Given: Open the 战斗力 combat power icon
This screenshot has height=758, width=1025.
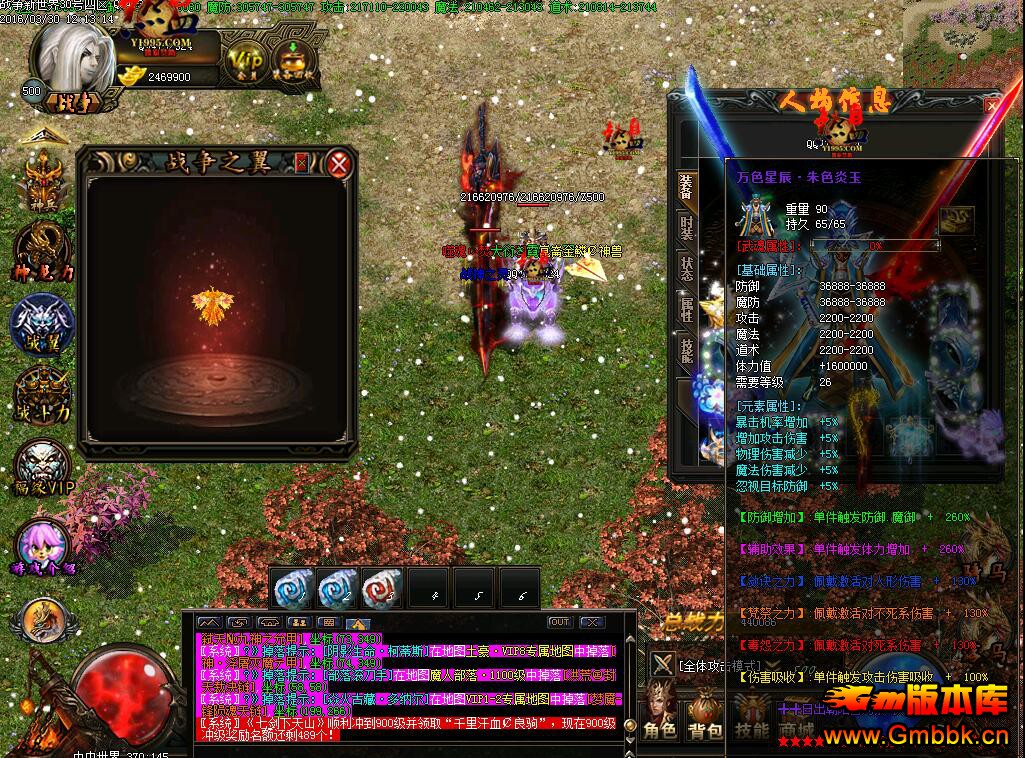Looking at the screenshot, I should point(42,395).
